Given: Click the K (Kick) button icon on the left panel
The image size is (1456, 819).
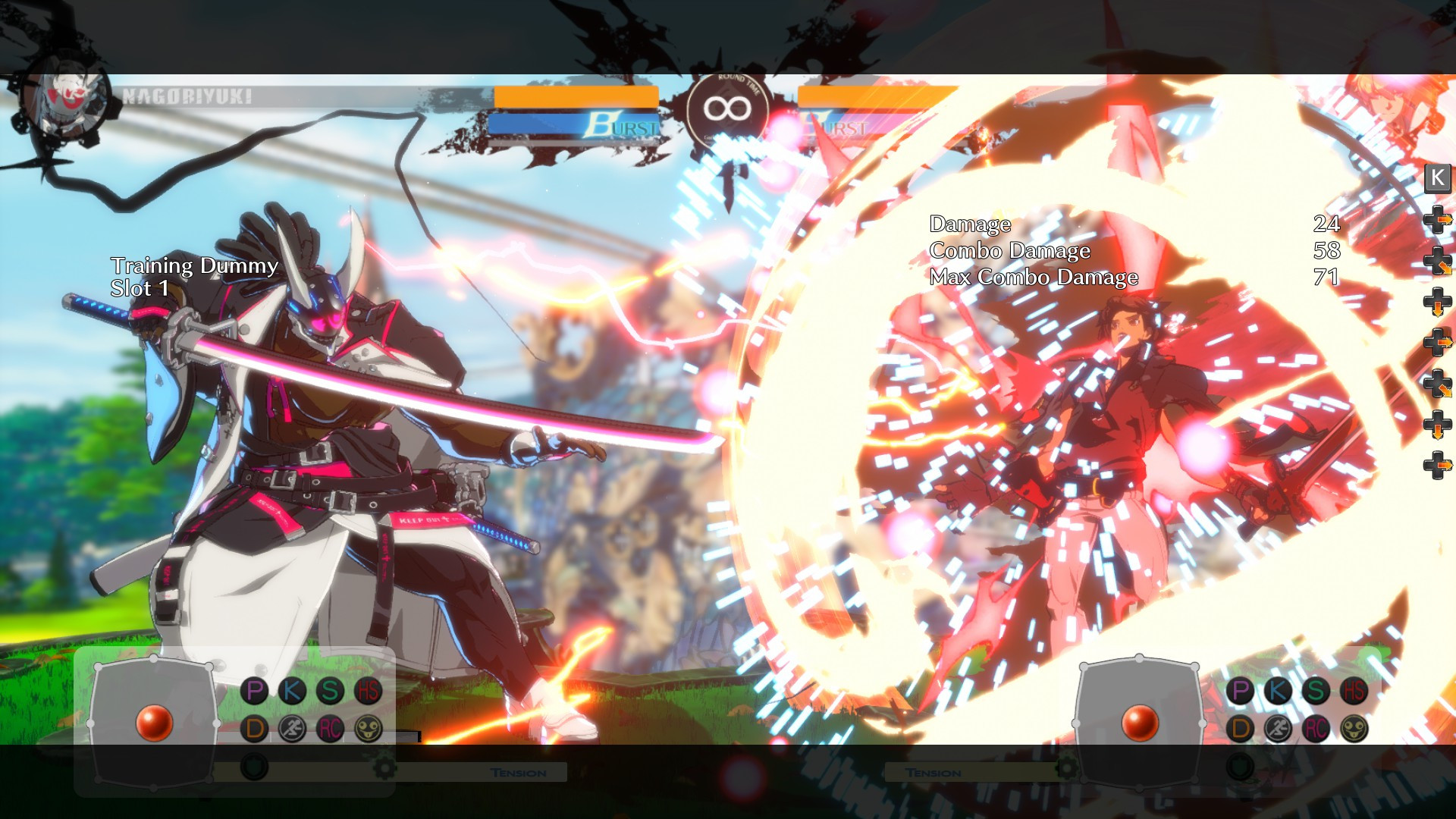Looking at the screenshot, I should 293,690.
